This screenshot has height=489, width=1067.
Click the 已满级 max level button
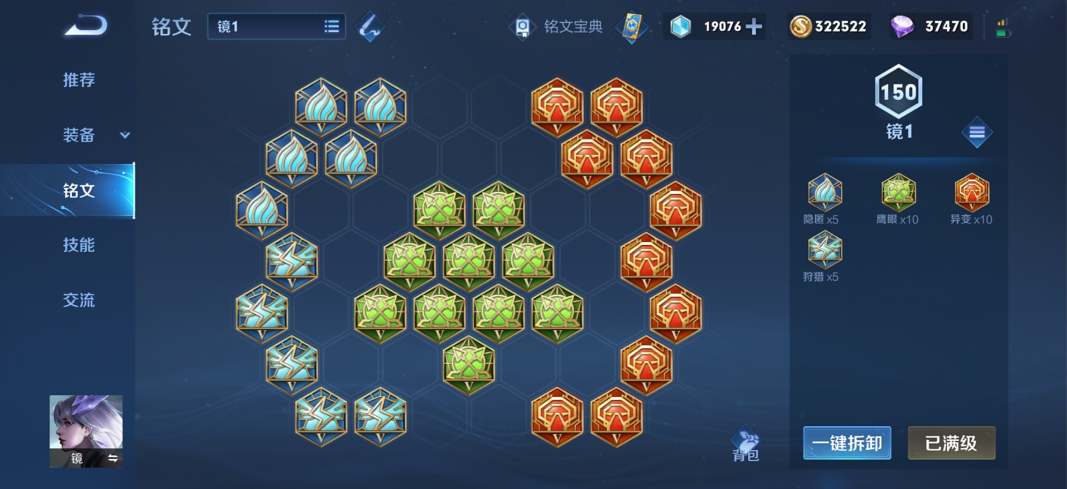pos(951,443)
